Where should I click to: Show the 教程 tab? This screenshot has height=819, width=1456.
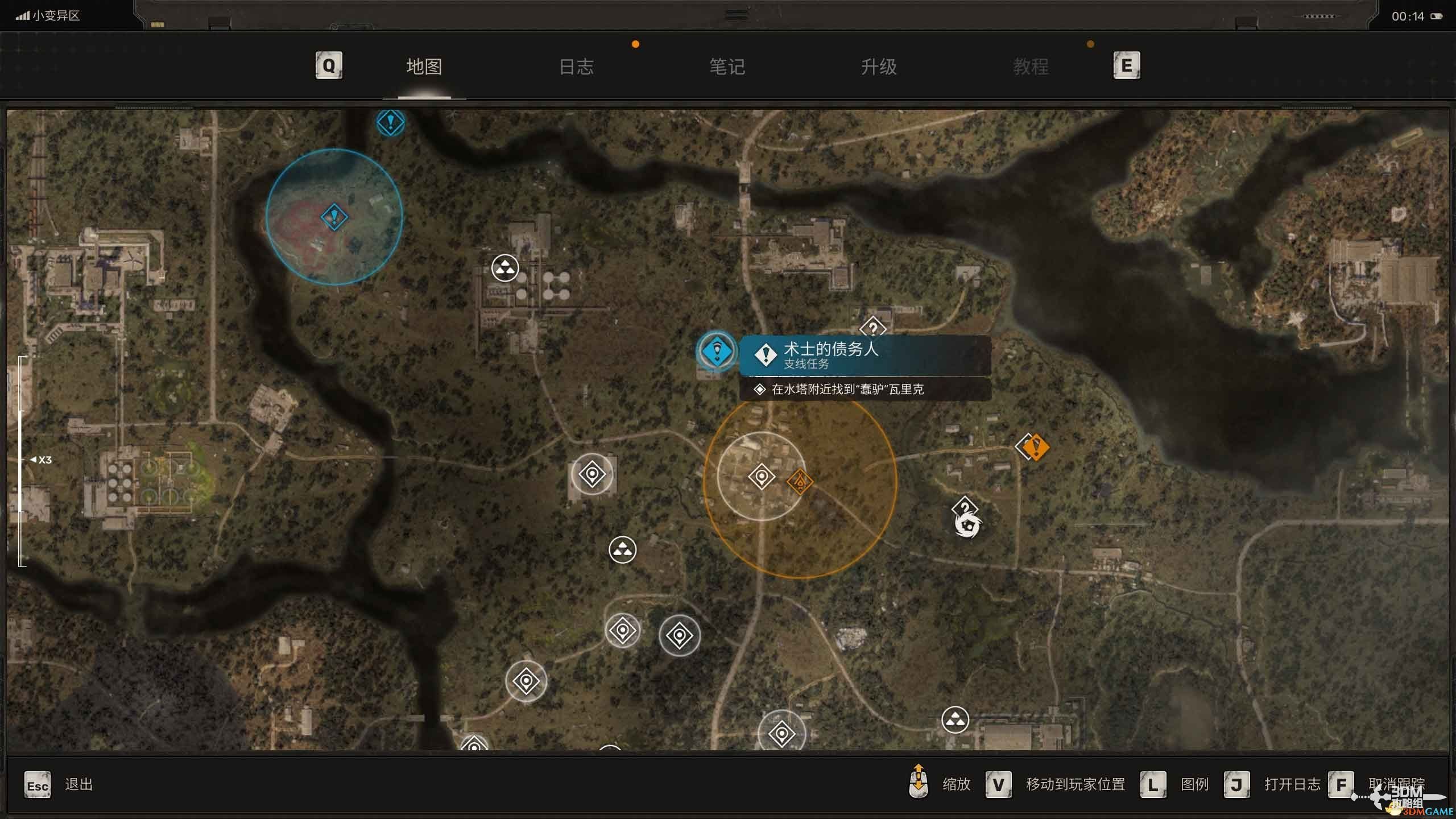(1031, 67)
